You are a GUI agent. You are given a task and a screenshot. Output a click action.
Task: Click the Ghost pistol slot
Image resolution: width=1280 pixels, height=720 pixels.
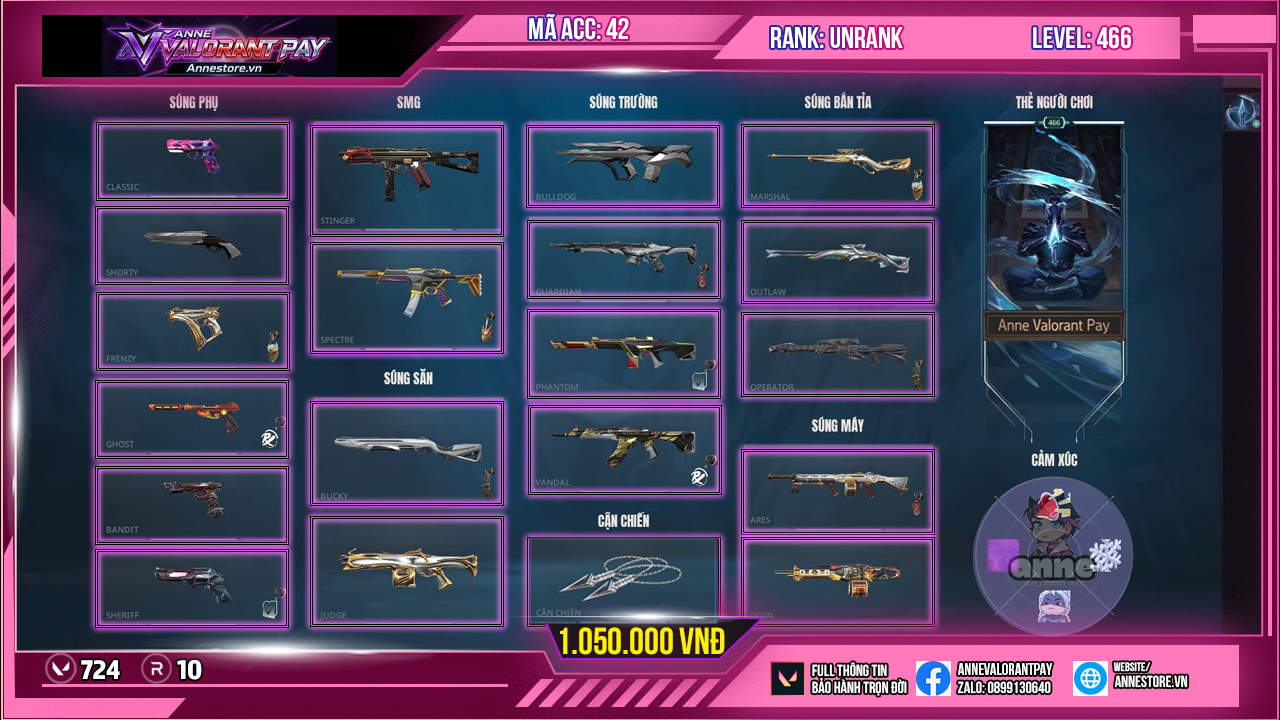(193, 419)
